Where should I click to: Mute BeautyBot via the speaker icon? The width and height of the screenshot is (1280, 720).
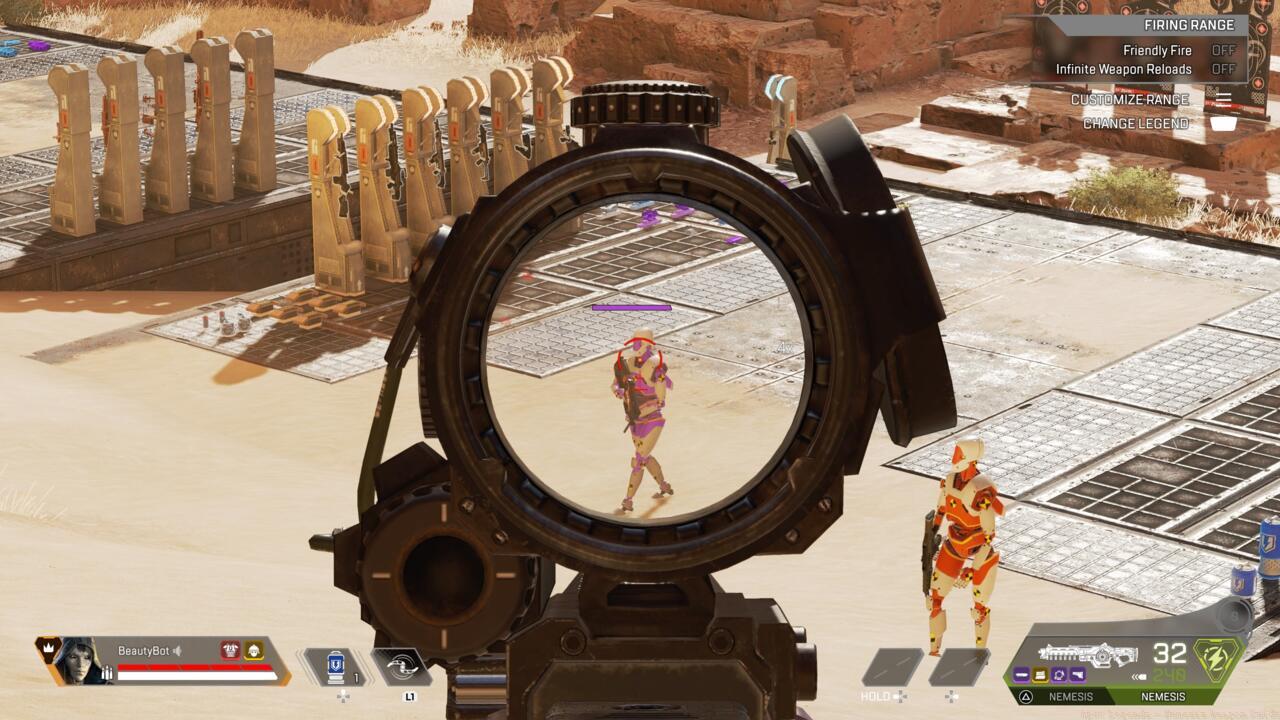click(x=178, y=650)
